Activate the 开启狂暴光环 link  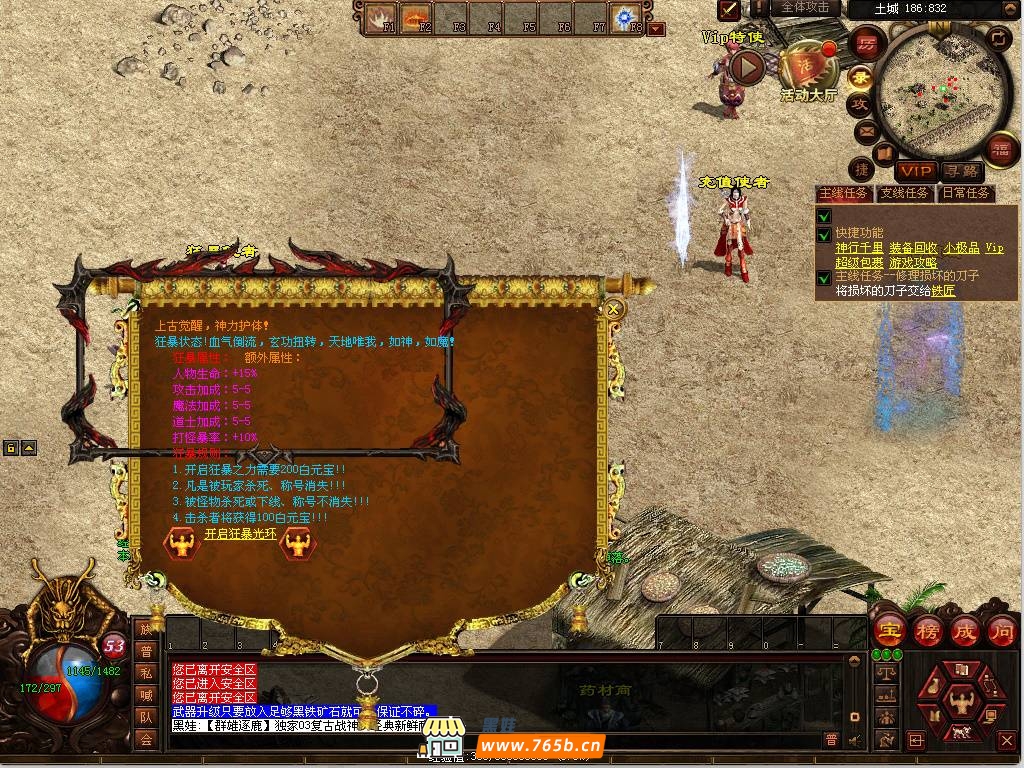(240, 534)
